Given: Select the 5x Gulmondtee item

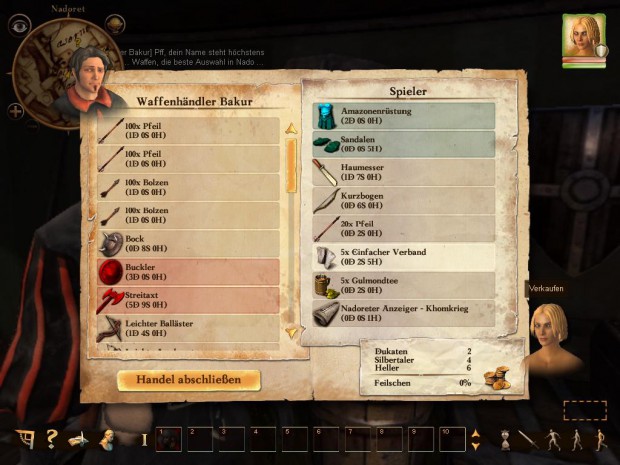Looking at the screenshot, I should [404, 285].
